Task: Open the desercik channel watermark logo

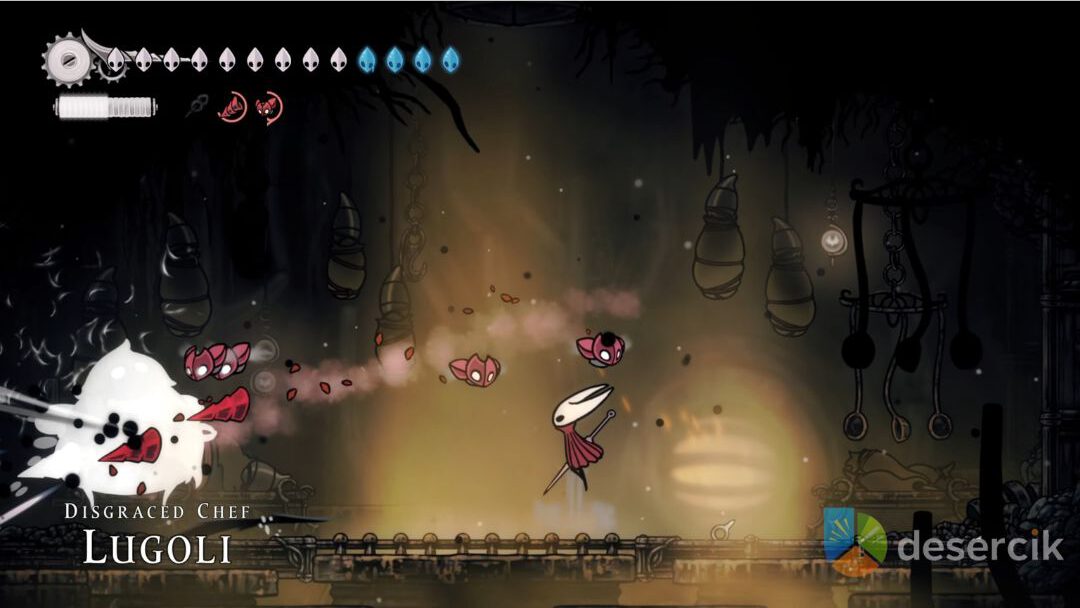Action: [855, 541]
